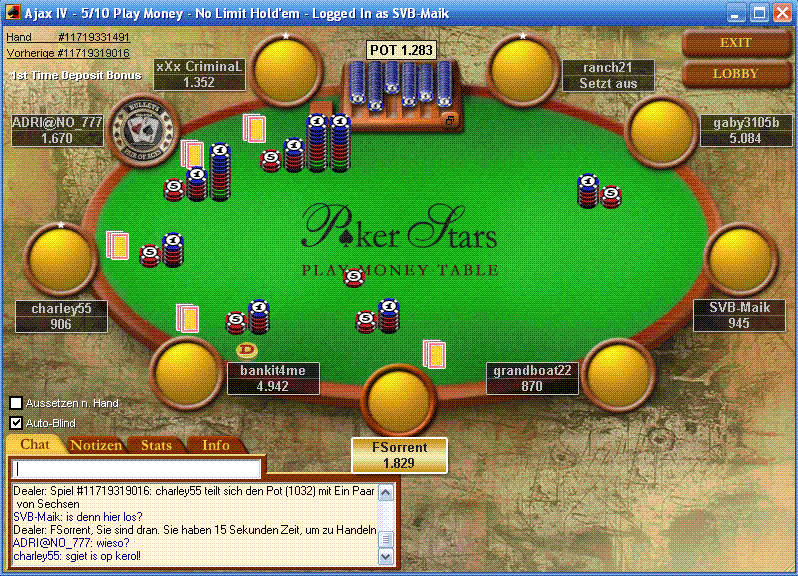Select the Chat tab
The height and width of the screenshot is (576, 798).
click(35, 445)
